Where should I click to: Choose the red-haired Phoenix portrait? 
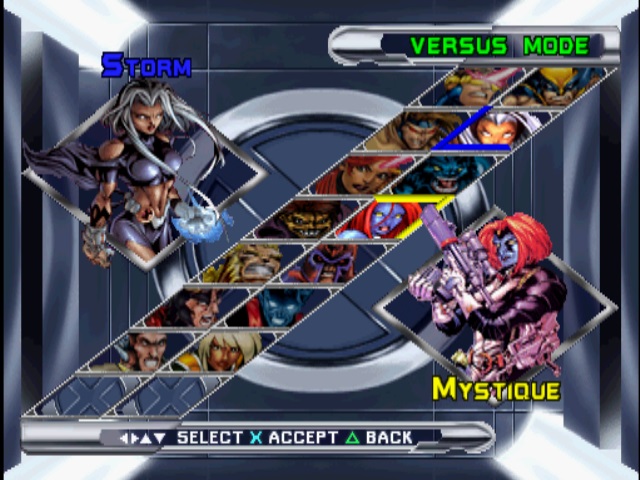pyautogui.click(x=352, y=174)
